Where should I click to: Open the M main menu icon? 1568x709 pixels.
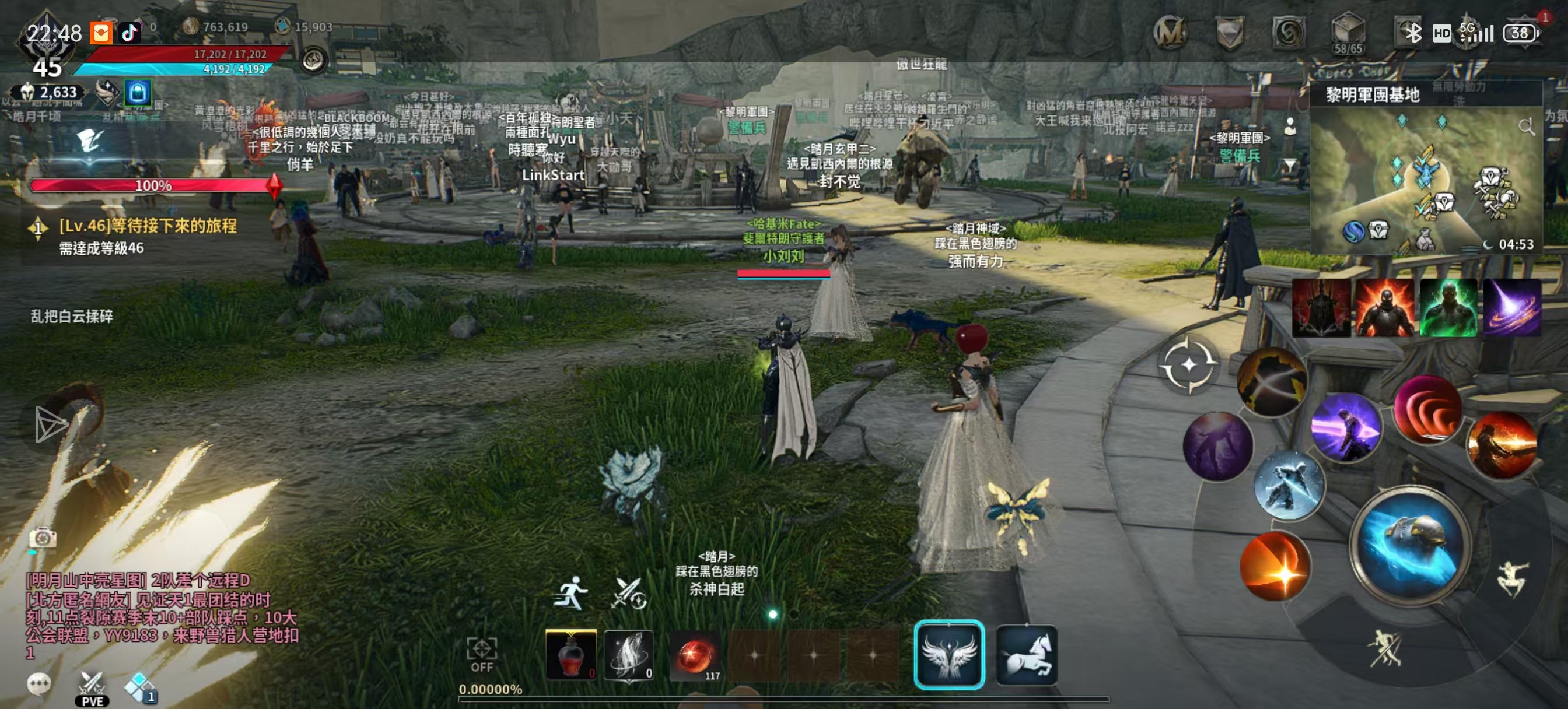click(1170, 31)
